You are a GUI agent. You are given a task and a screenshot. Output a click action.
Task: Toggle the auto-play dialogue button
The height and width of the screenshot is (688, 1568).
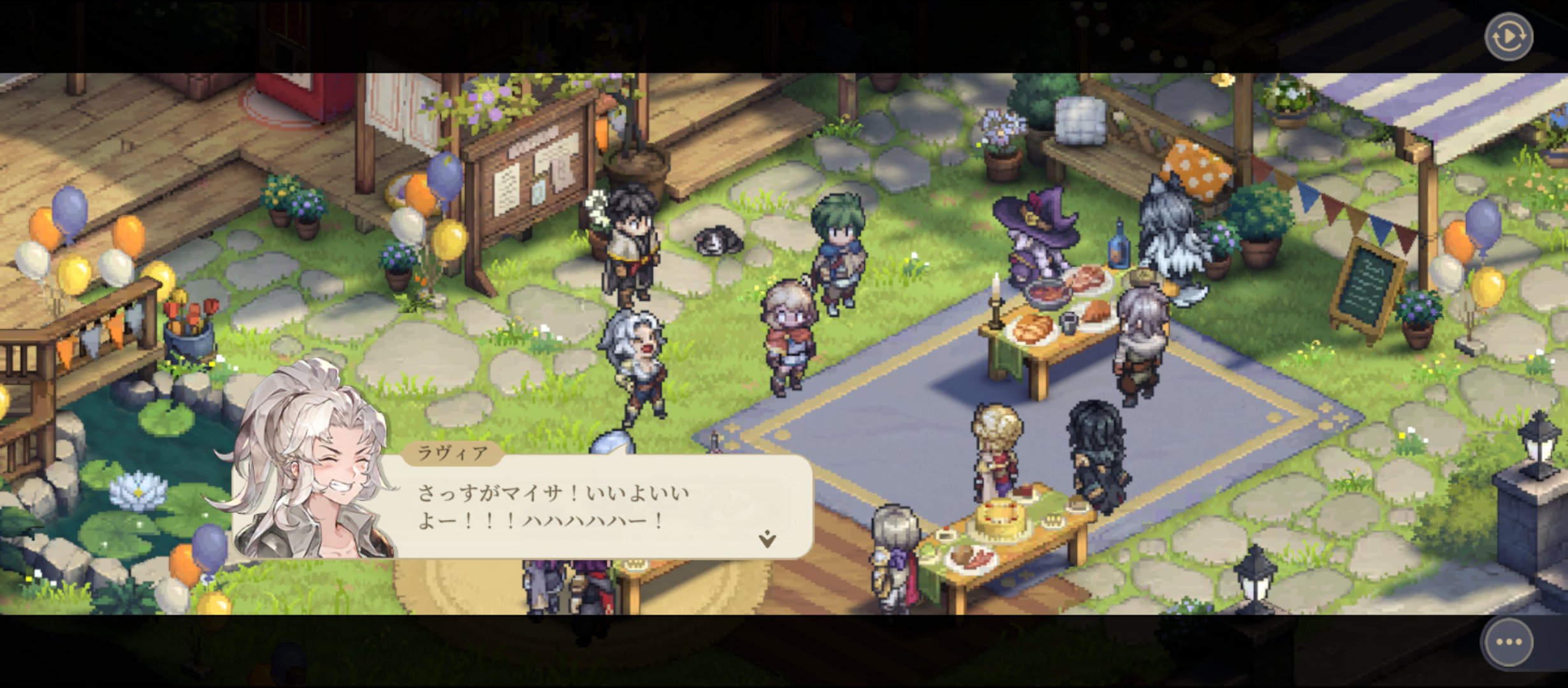1508,36
